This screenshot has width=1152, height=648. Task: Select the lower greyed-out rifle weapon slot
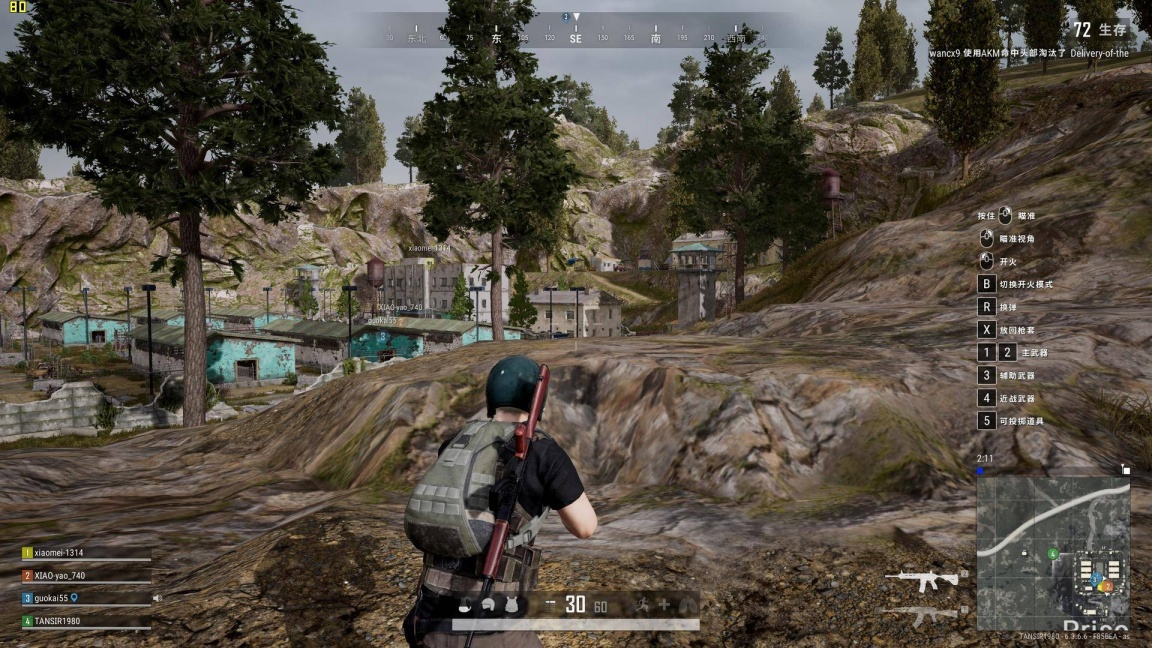click(922, 614)
